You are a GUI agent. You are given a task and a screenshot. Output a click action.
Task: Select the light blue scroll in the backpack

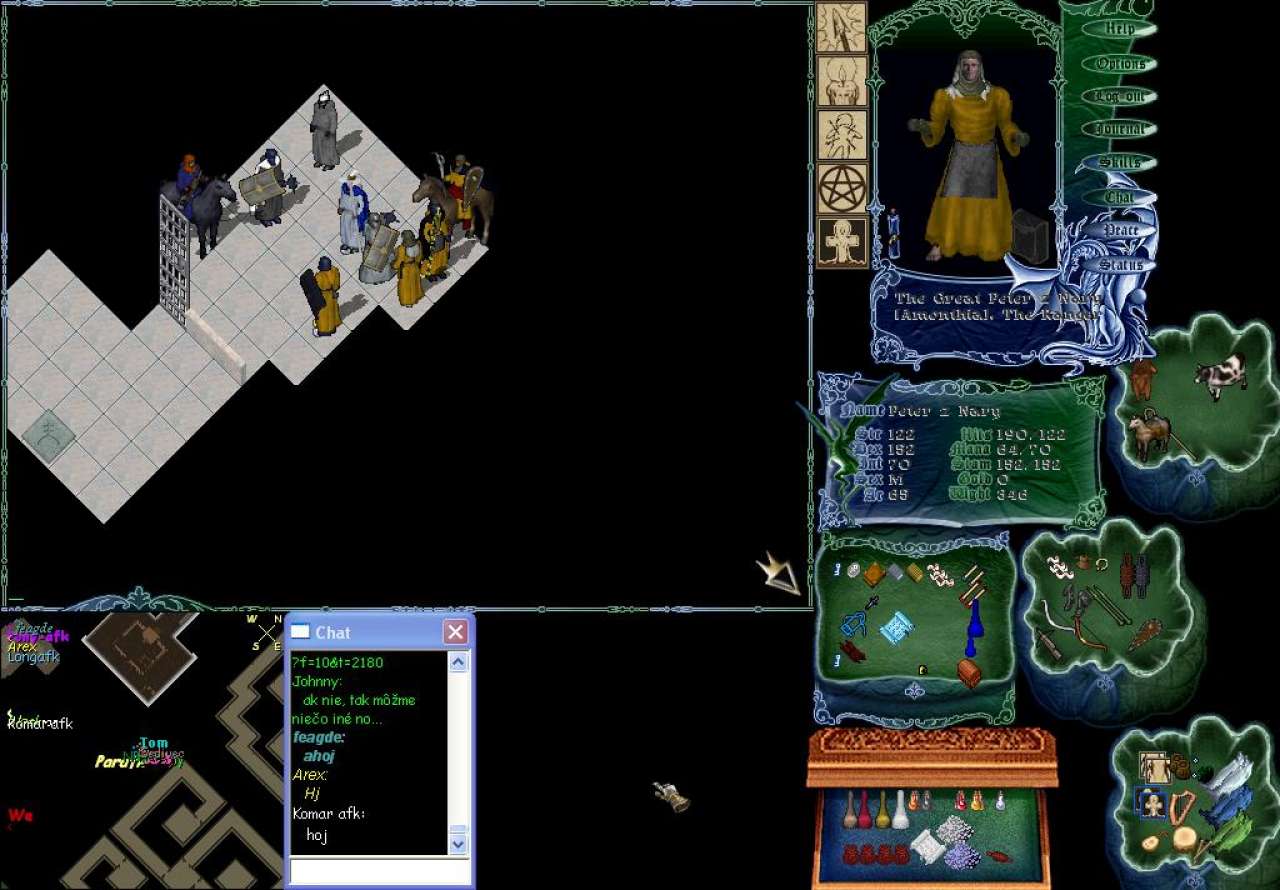click(896, 629)
